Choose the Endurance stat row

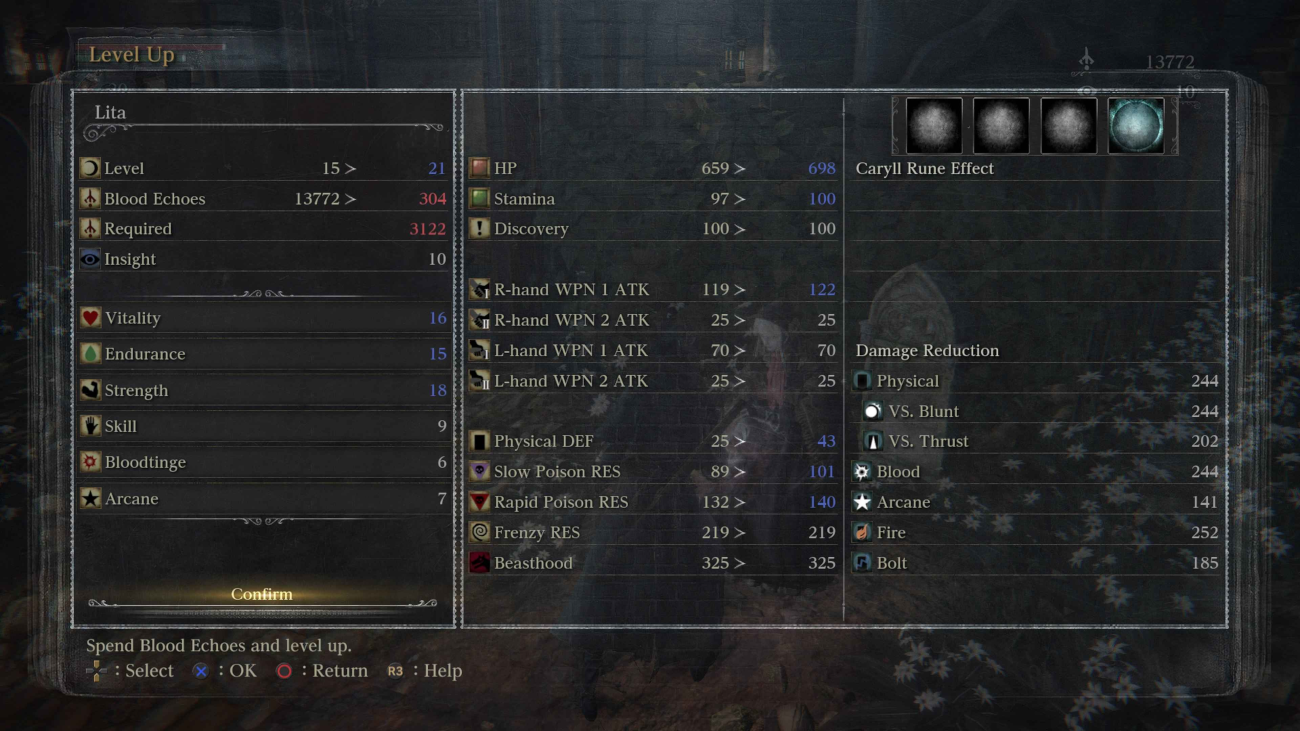263,354
